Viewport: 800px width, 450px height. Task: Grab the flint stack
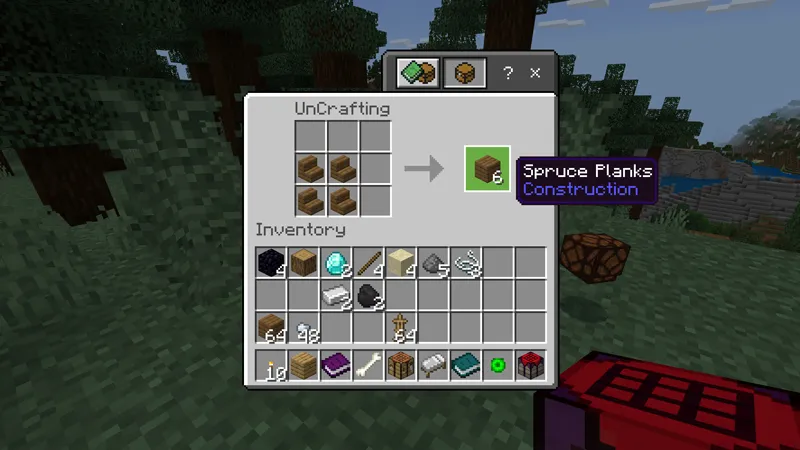point(432,263)
